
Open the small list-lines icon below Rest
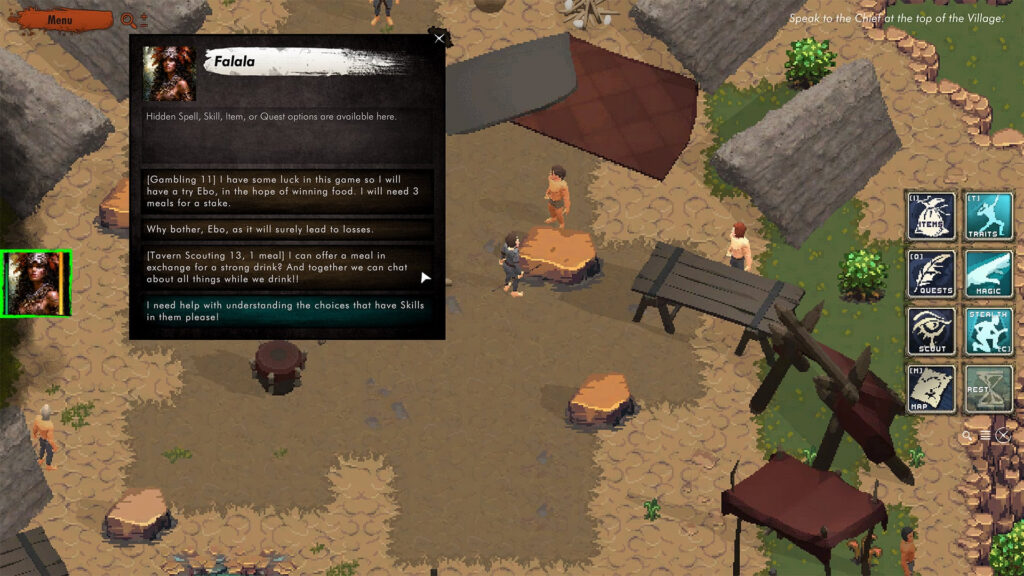coord(985,436)
